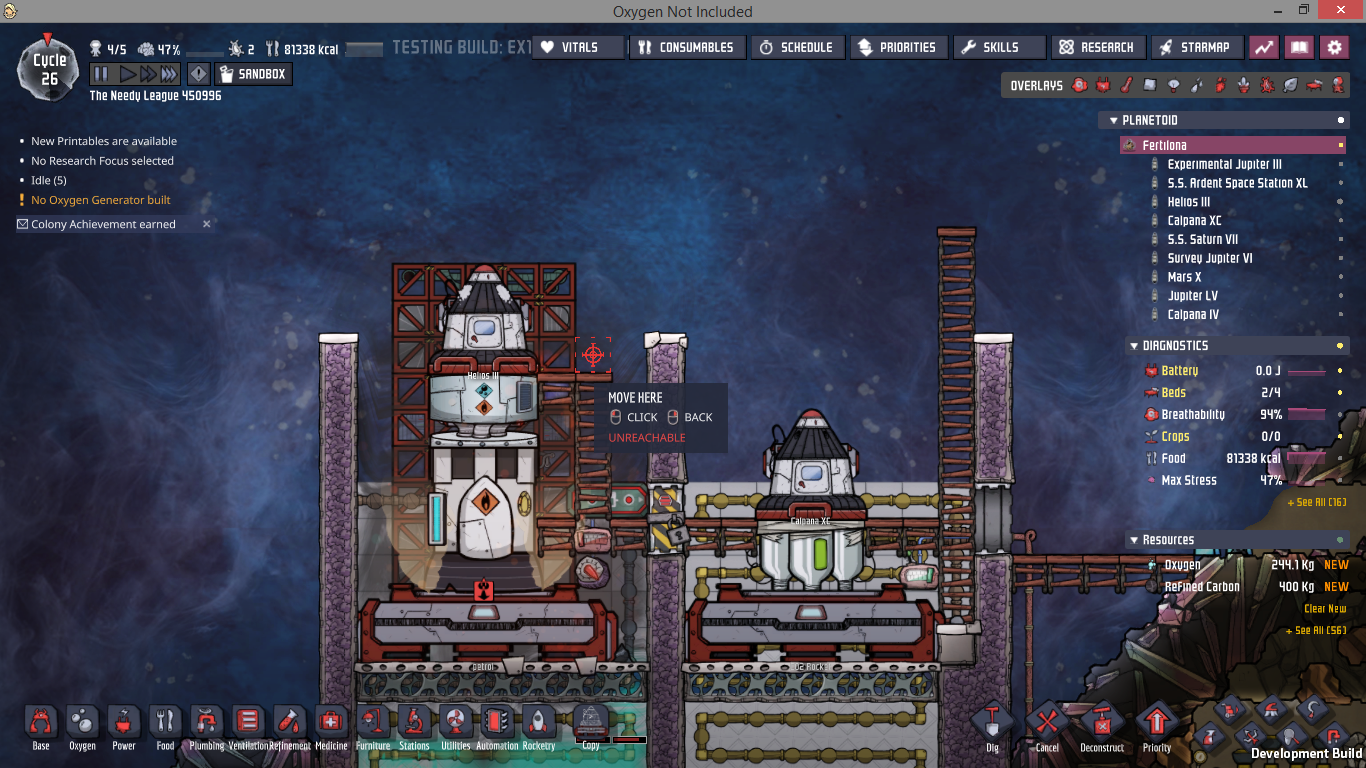This screenshot has width=1366, height=768.
Task: Select the Helios III rocket entry
Action: [x=1188, y=202]
